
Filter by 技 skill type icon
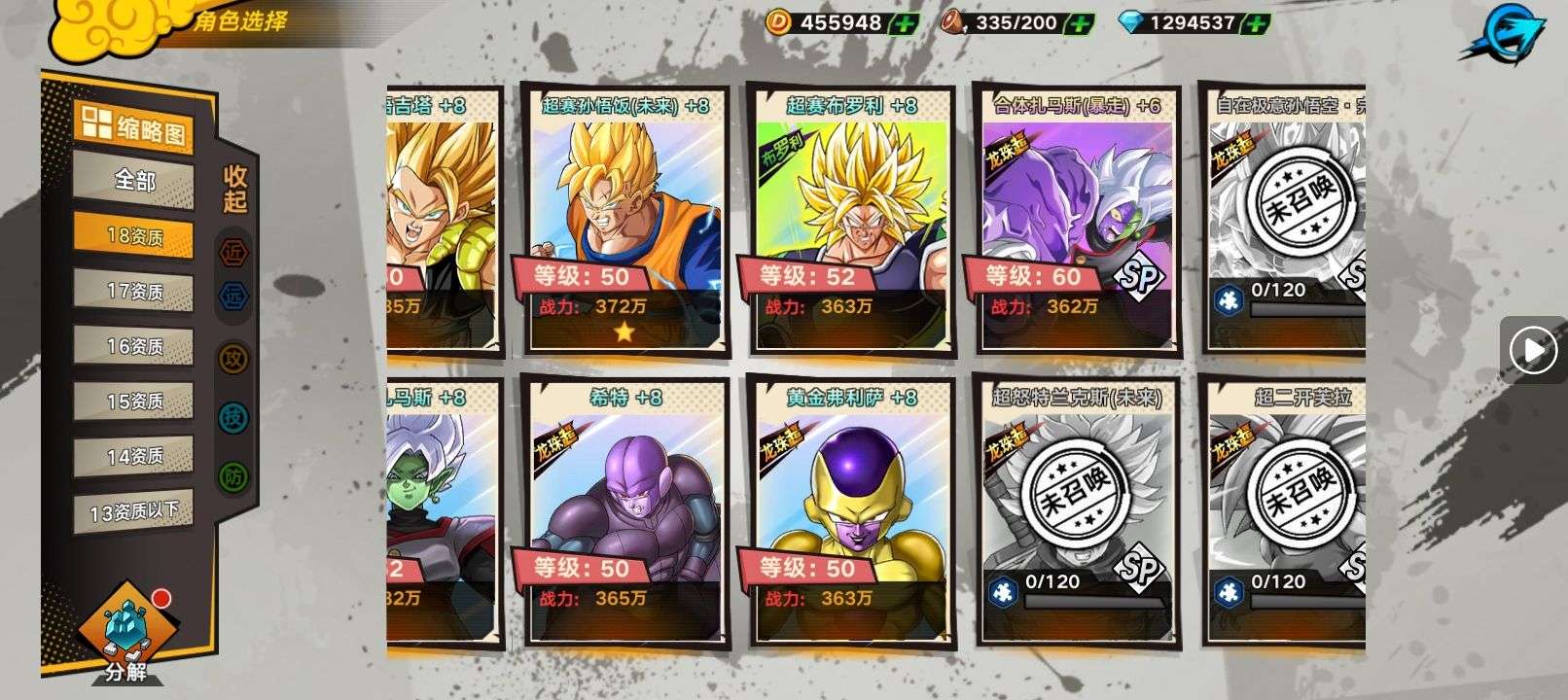tap(233, 417)
